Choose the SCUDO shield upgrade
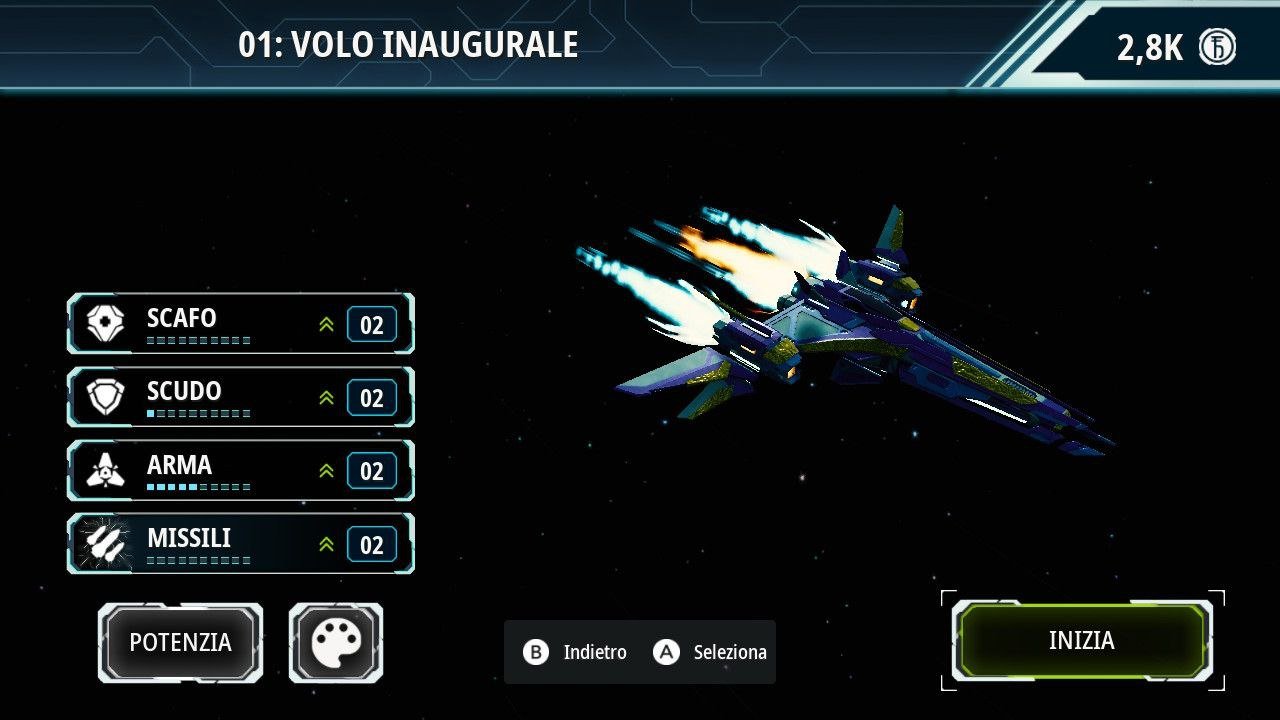Image resolution: width=1280 pixels, height=720 pixels. (x=240, y=397)
